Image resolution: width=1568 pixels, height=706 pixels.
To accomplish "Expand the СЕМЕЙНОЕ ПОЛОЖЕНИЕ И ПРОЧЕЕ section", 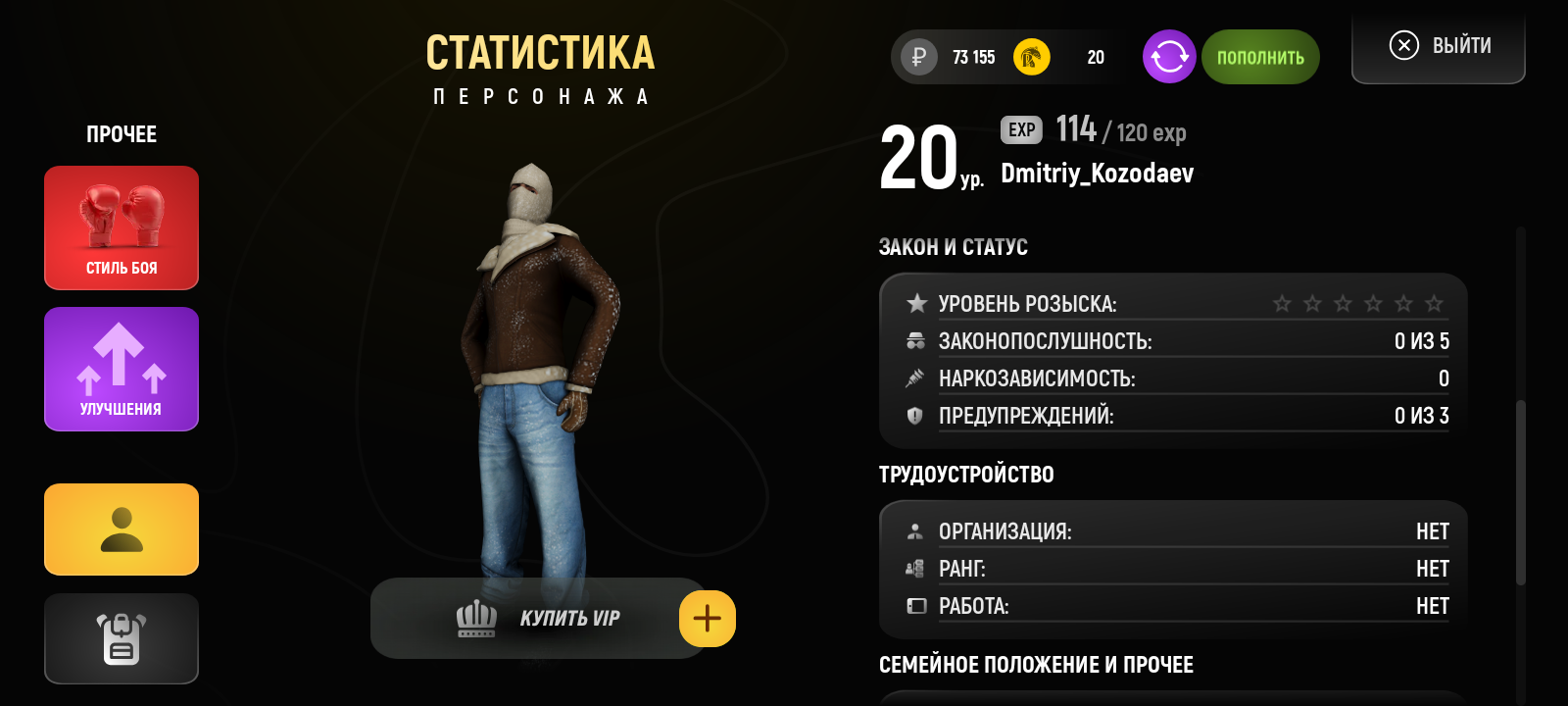I will click(1035, 665).
